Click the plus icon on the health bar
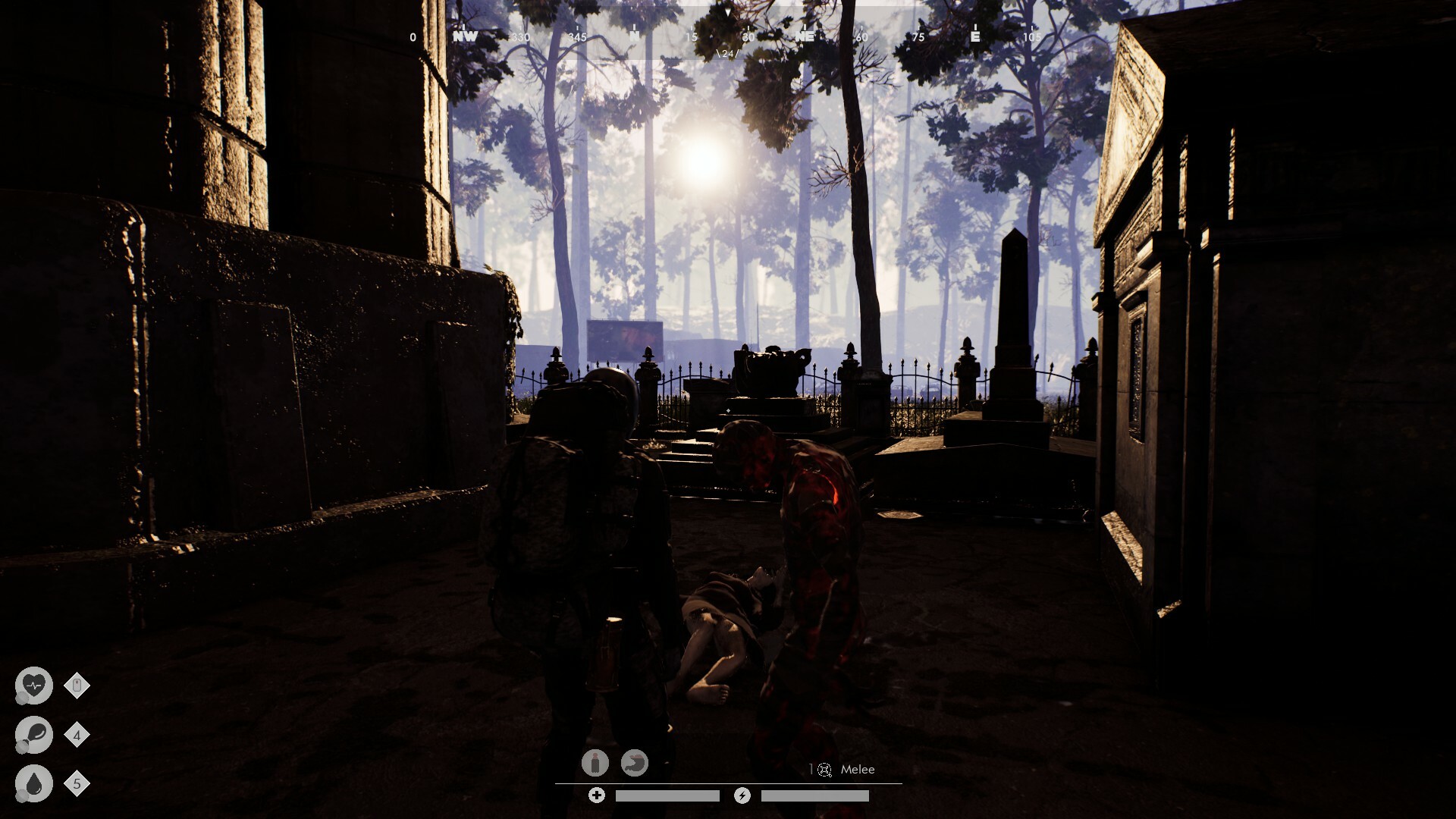 coord(597,795)
